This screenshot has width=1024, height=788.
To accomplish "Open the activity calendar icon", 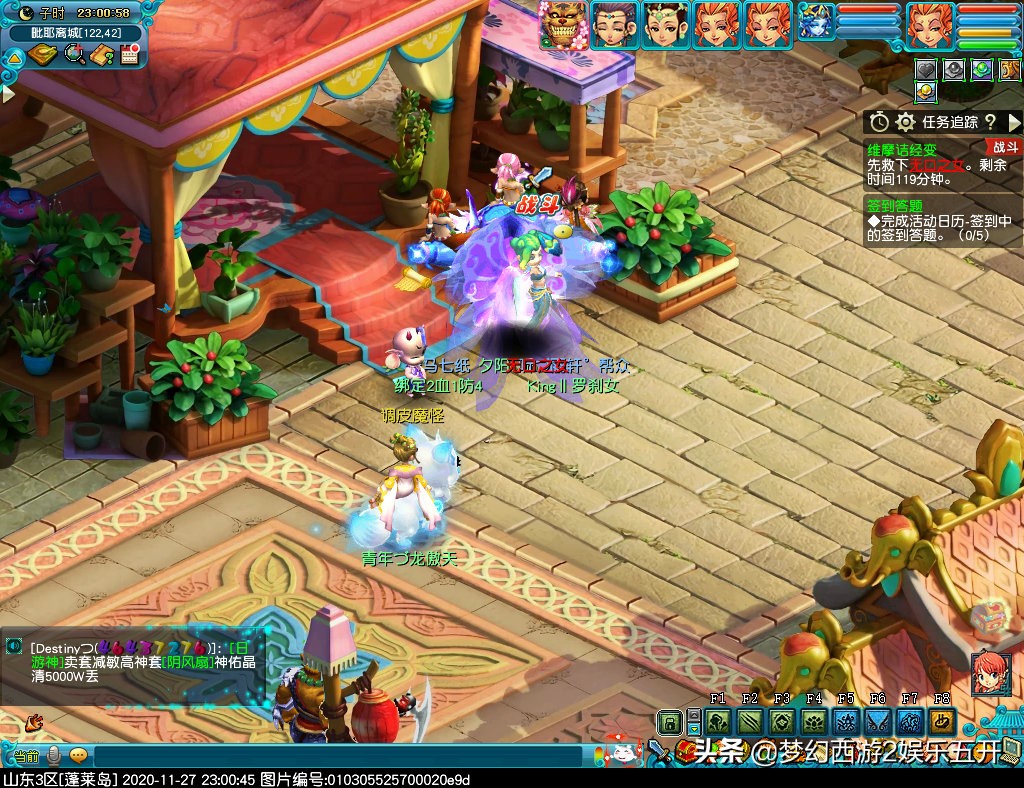I will (x=128, y=54).
